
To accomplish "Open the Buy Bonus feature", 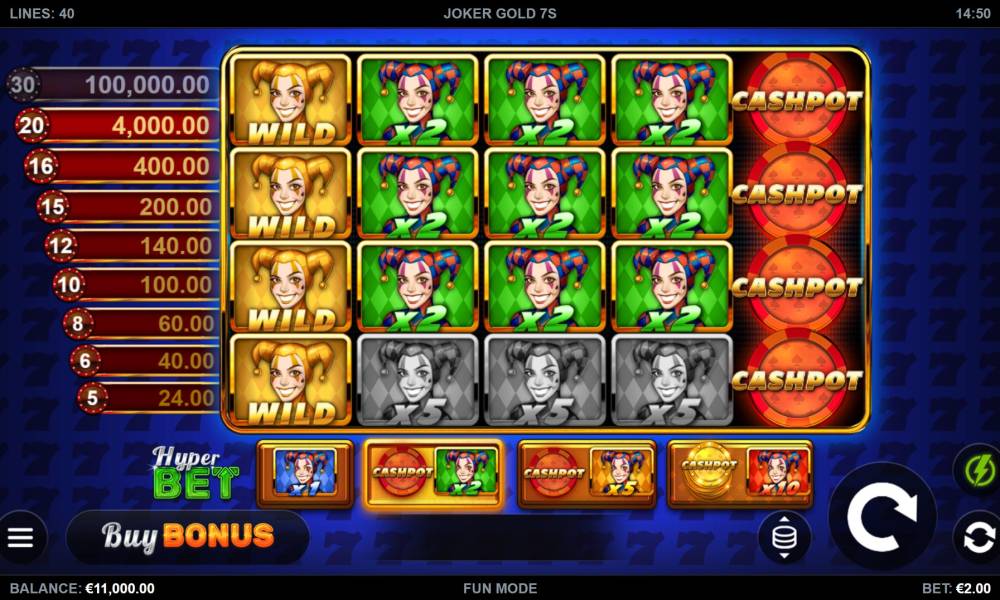I will [187, 536].
